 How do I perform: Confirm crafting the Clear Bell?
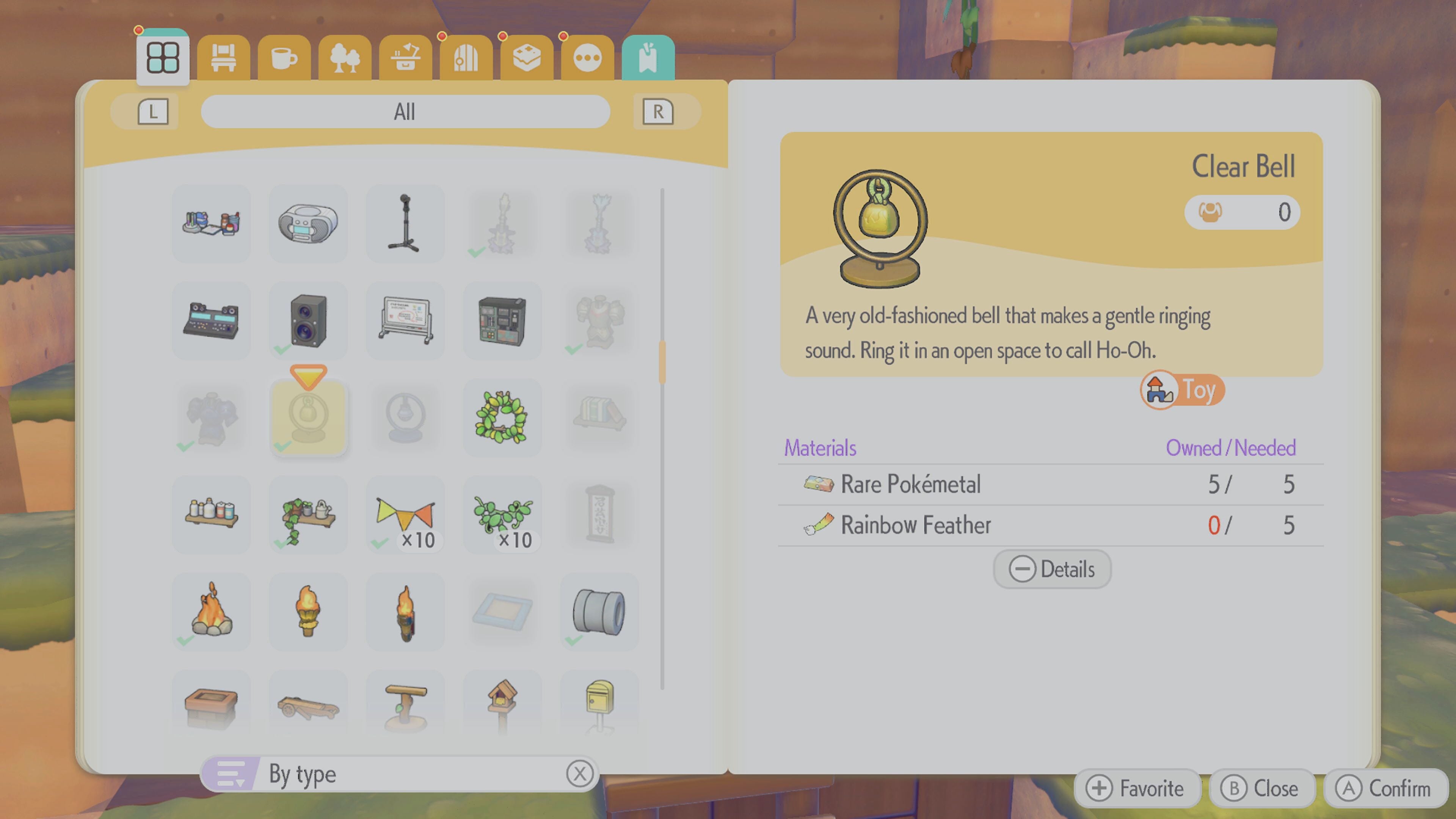click(1384, 789)
